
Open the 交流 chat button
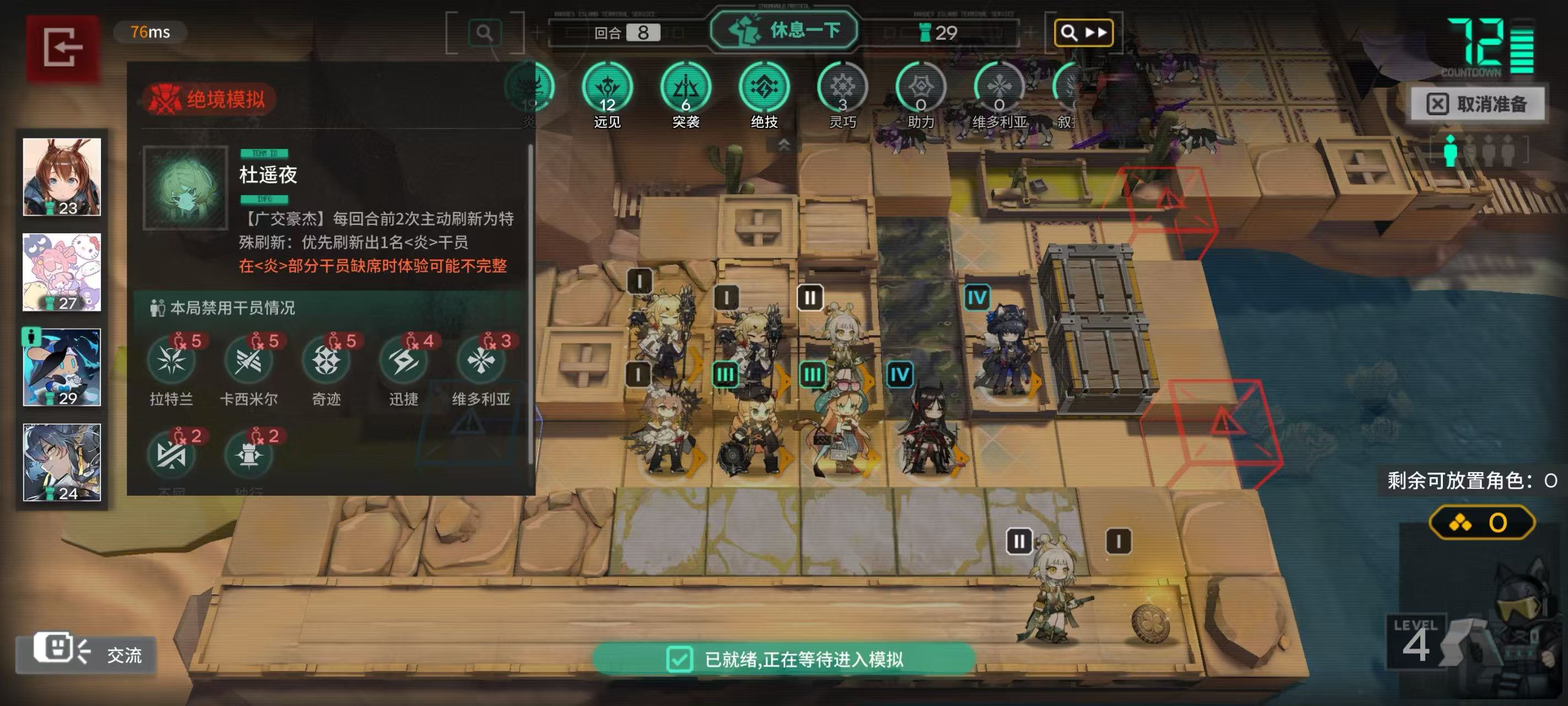coord(87,654)
